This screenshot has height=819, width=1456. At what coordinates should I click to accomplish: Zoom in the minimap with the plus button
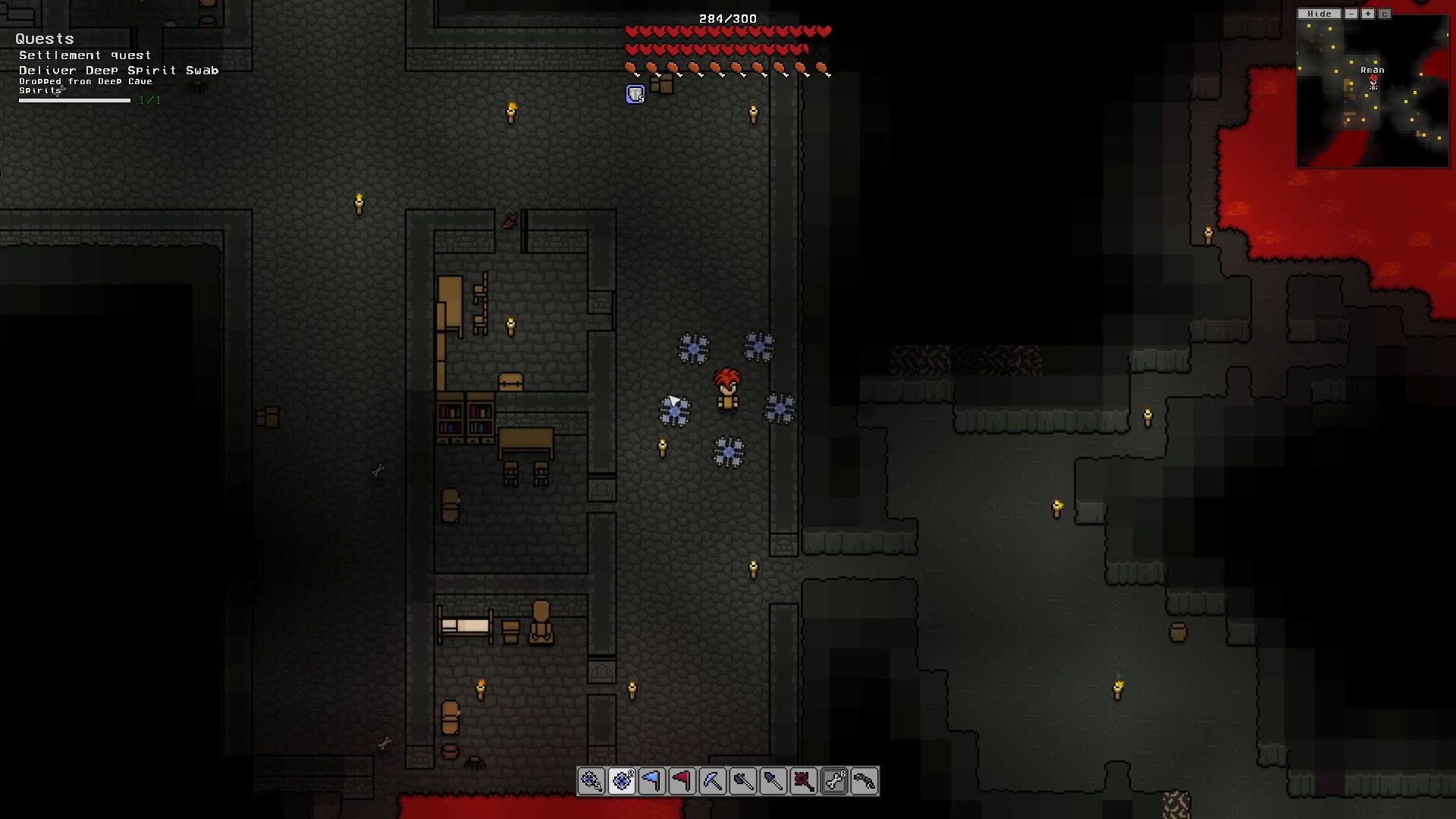point(1367,13)
